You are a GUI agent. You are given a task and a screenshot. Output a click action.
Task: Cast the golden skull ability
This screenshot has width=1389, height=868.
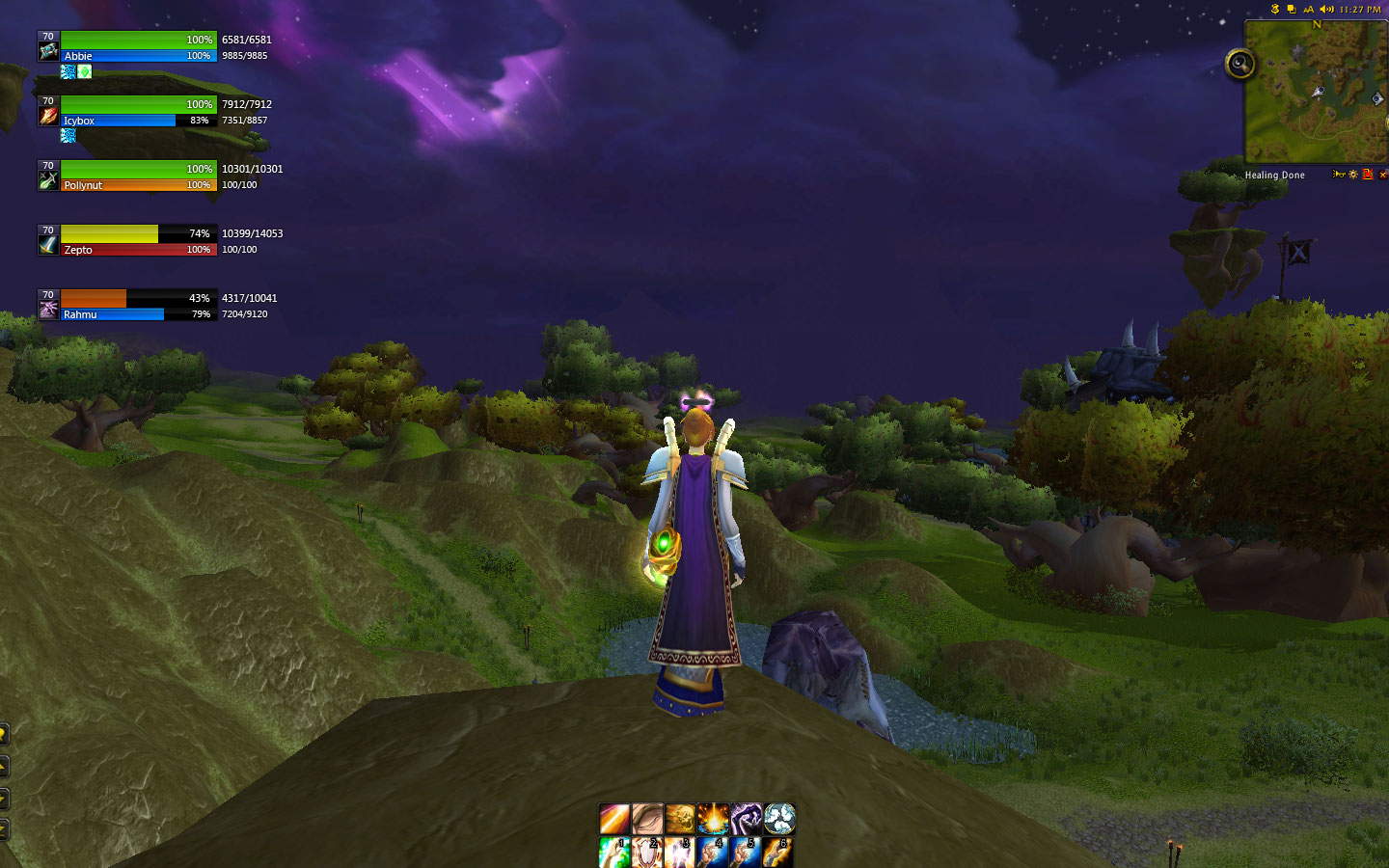tap(680, 819)
